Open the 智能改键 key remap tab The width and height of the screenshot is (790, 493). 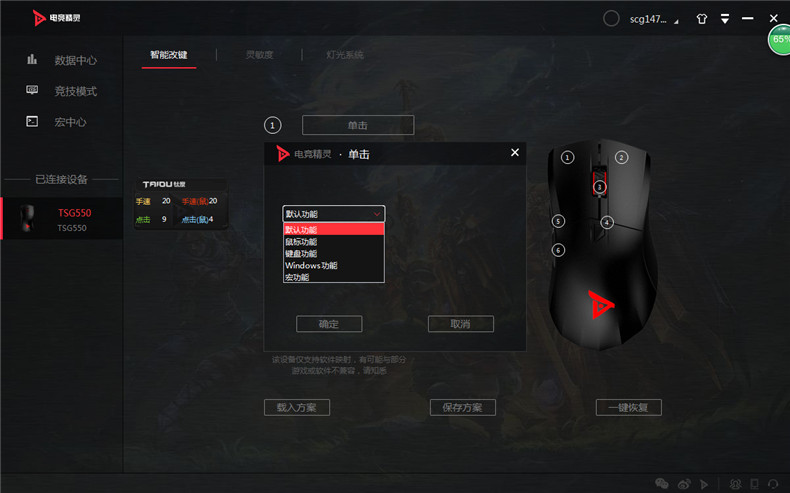(168, 55)
